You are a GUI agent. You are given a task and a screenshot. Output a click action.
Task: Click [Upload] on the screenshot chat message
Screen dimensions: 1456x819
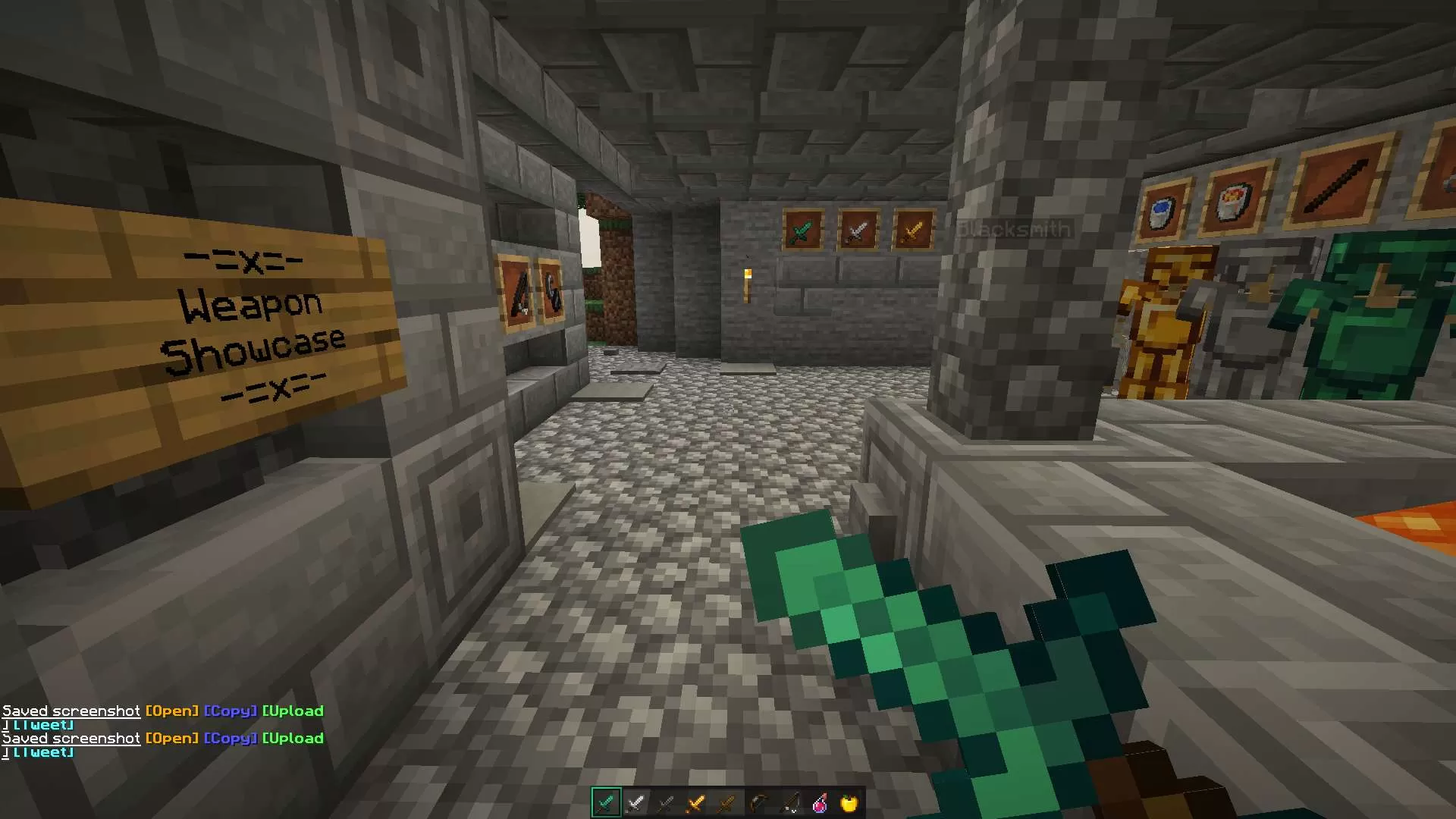(x=293, y=738)
